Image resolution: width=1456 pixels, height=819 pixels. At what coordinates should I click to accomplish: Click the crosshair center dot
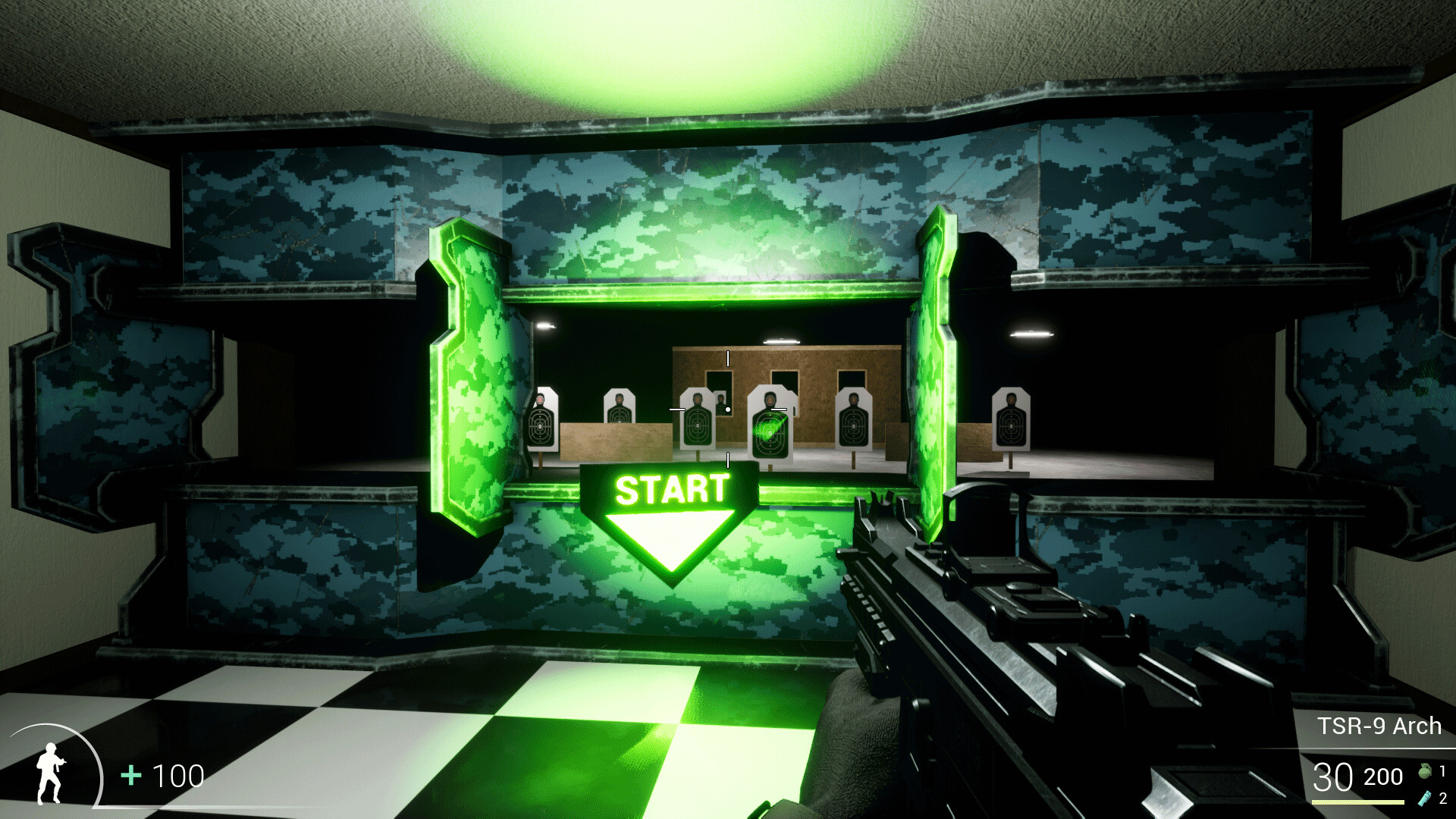(728, 409)
